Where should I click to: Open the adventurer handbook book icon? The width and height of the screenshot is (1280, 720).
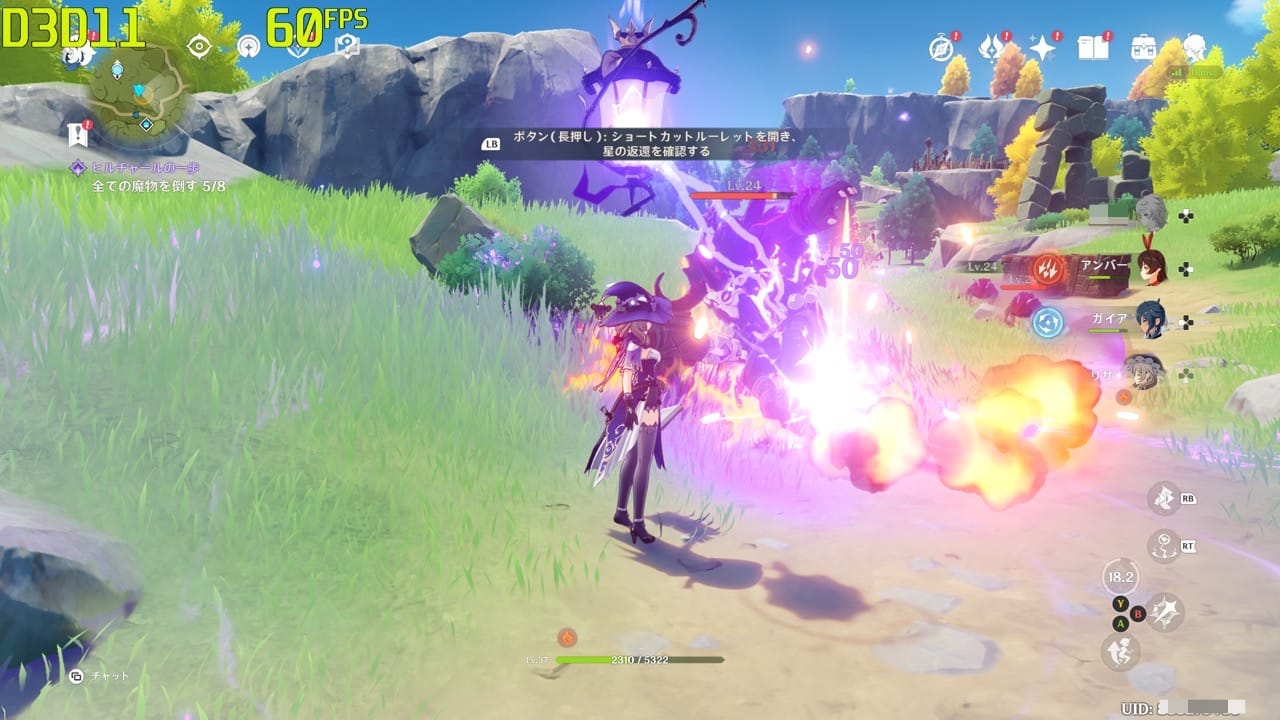tap(1092, 47)
